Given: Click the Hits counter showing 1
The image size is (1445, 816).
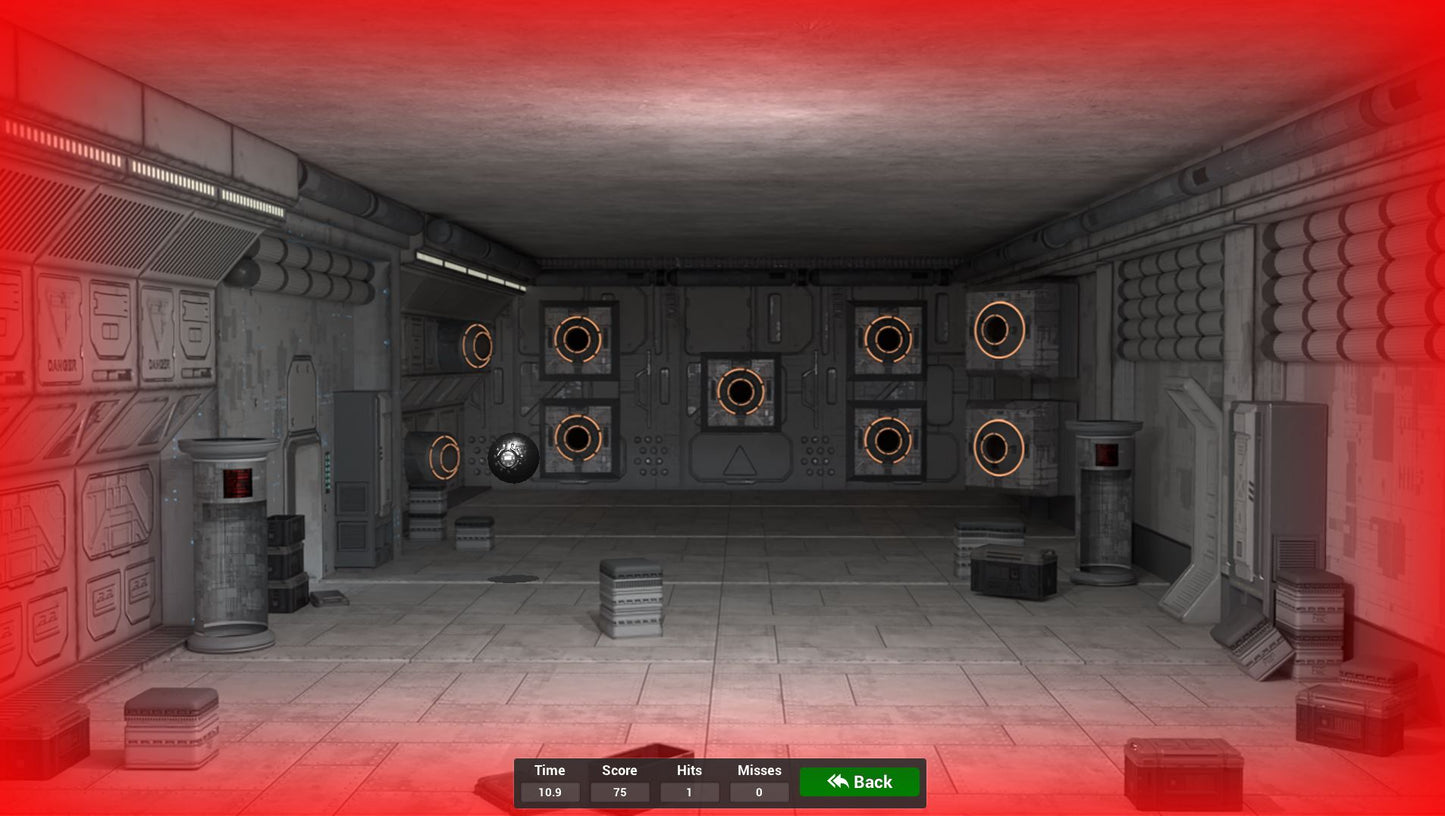Looking at the screenshot, I should point(689,792).
